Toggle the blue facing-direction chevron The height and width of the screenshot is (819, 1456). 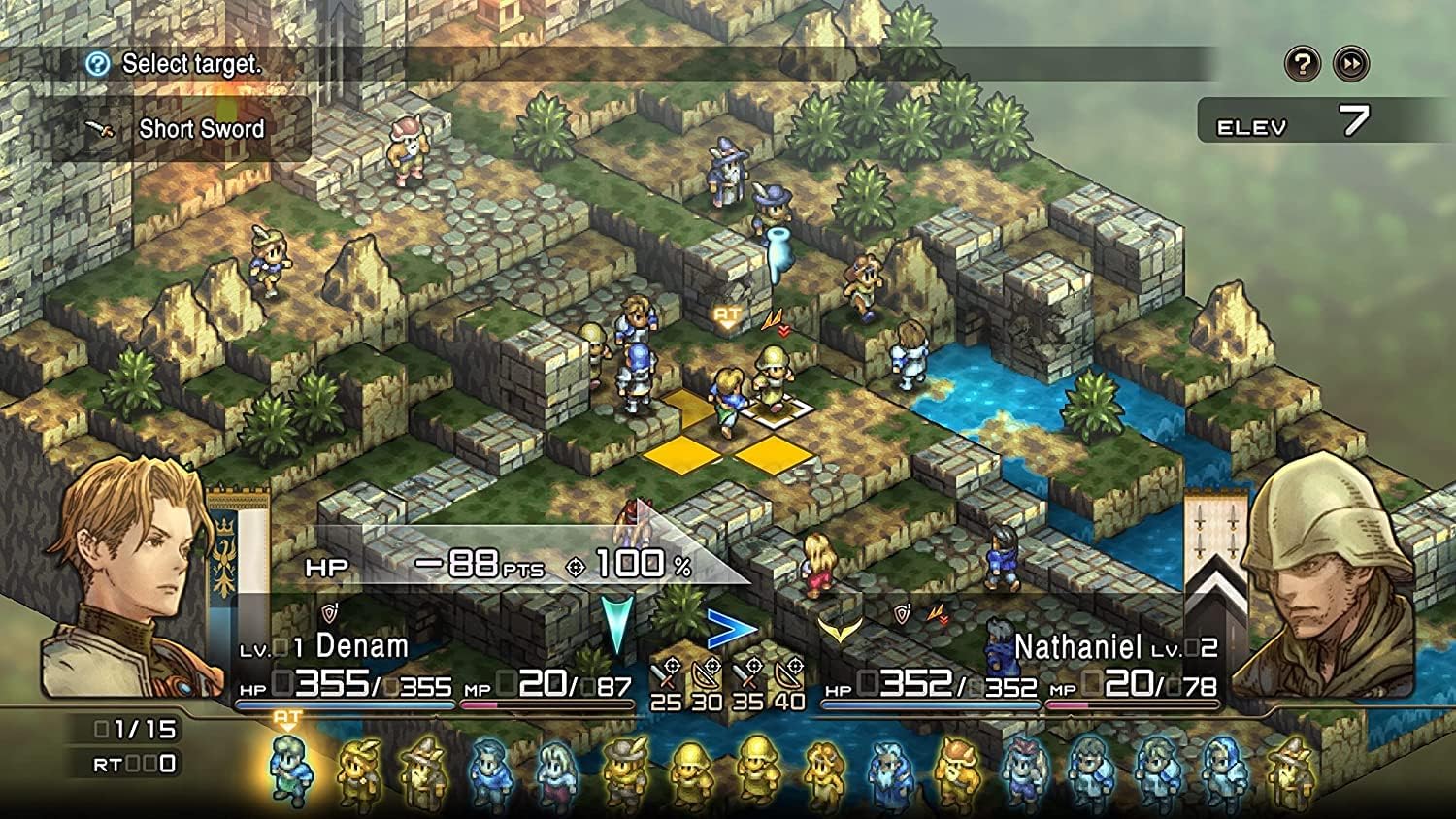[x=730, y=627]
